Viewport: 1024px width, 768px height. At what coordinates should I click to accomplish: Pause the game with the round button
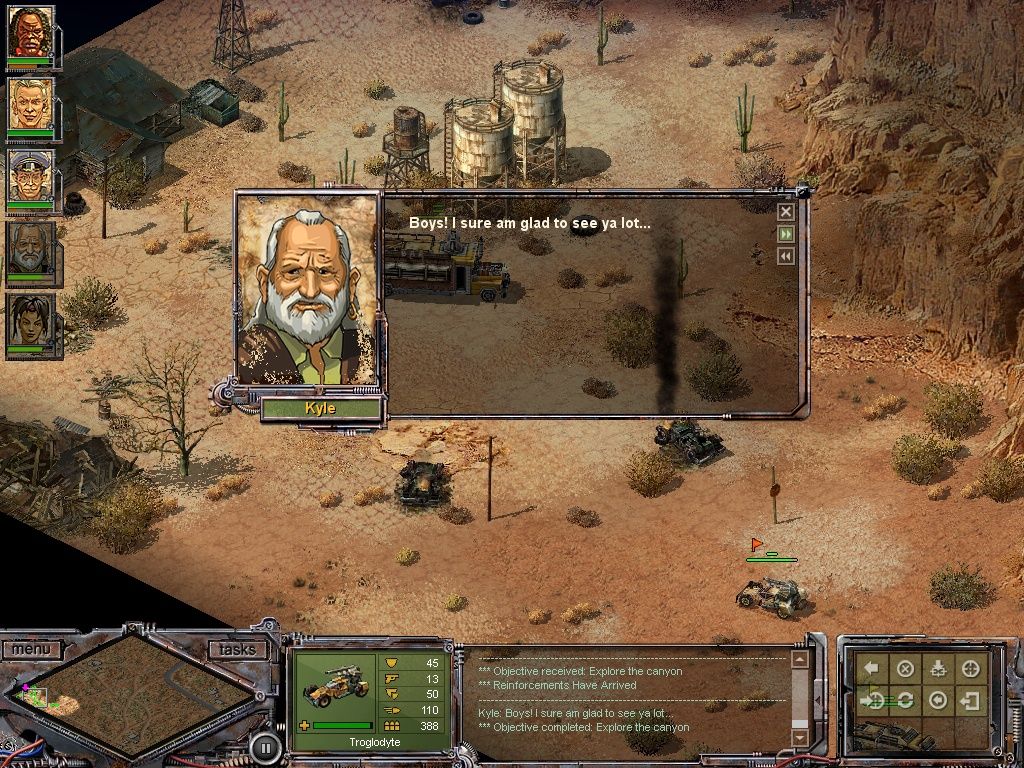coord(264,746)
